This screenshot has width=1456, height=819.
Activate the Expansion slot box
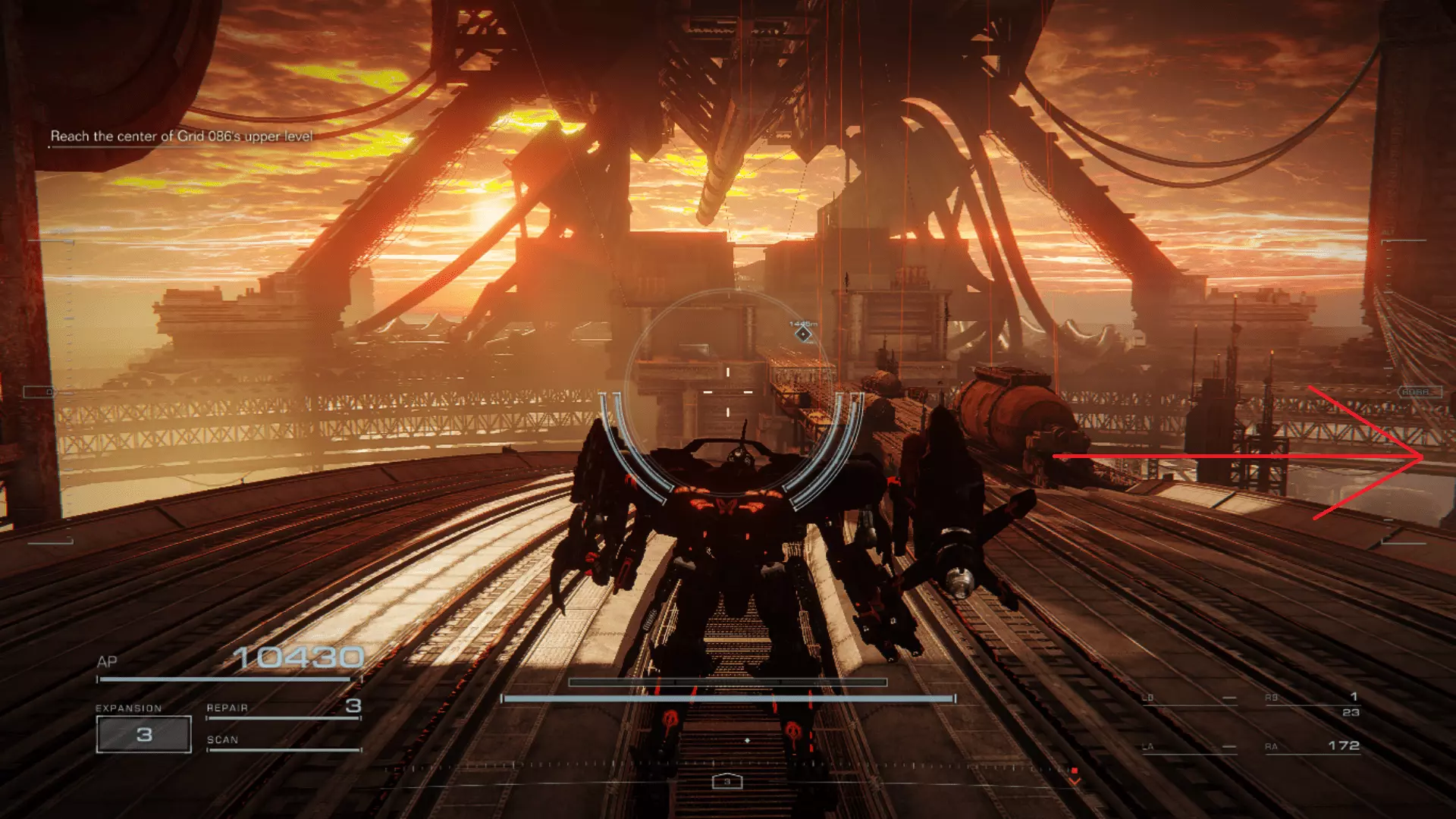coord(144,734)
